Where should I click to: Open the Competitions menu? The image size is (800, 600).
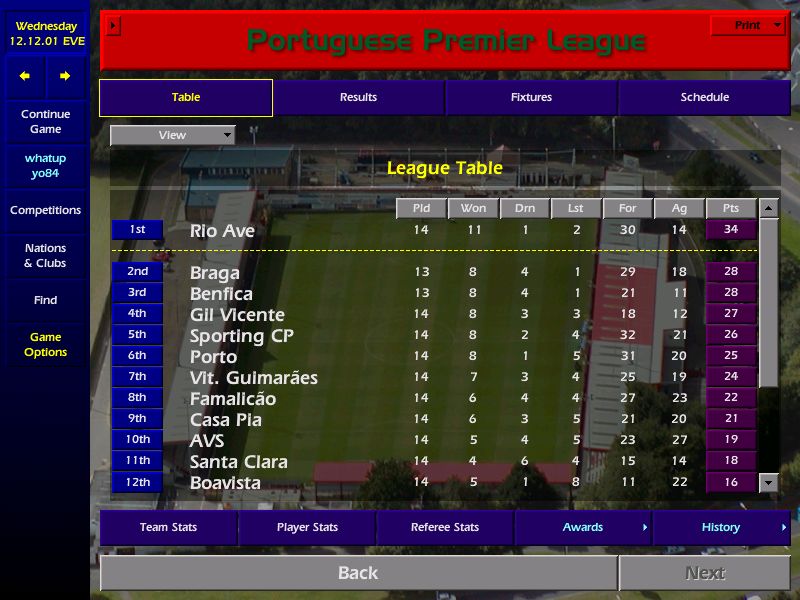point(45,211)
